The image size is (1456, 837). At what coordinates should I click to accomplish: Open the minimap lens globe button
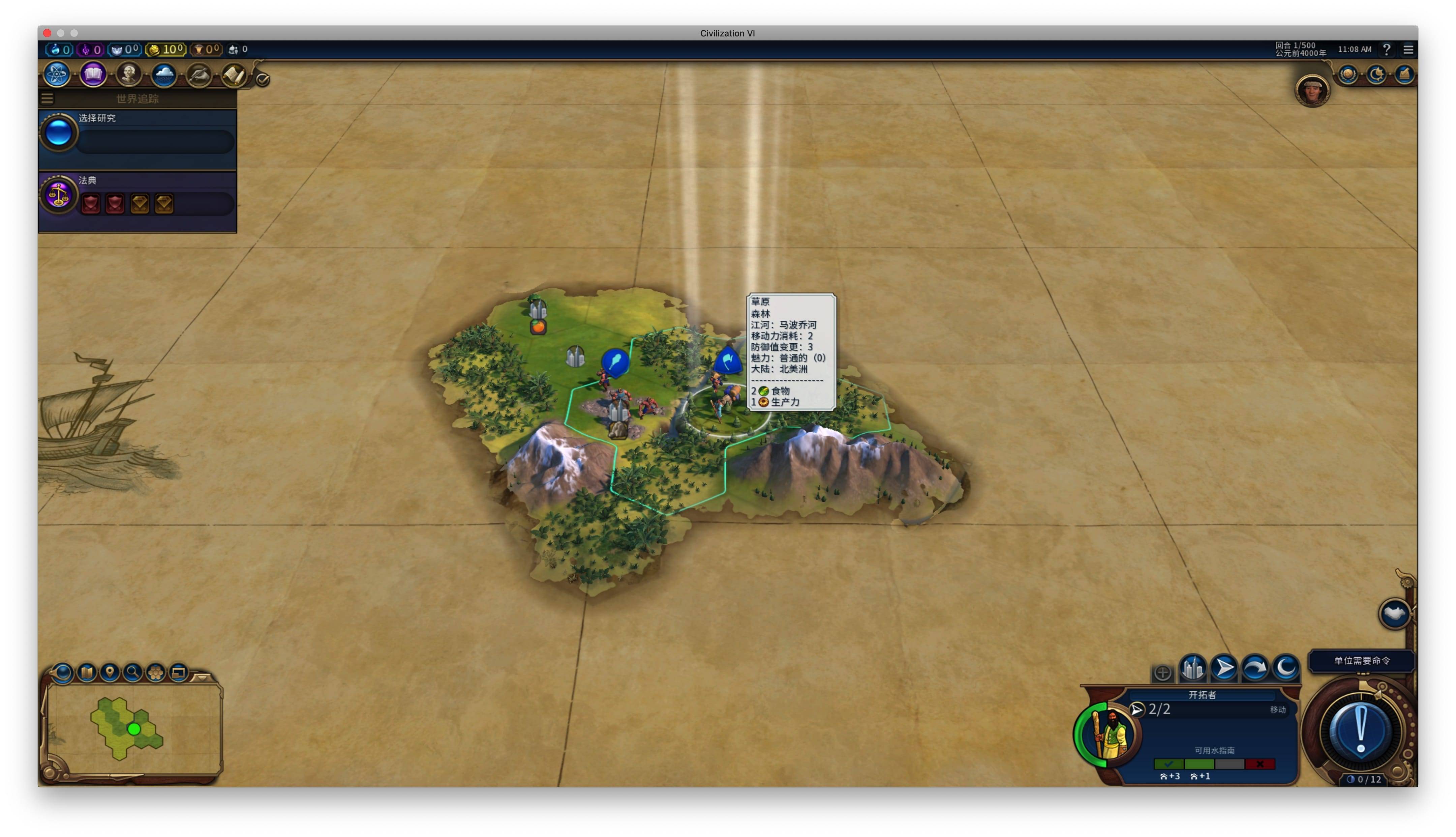point(63,672)
